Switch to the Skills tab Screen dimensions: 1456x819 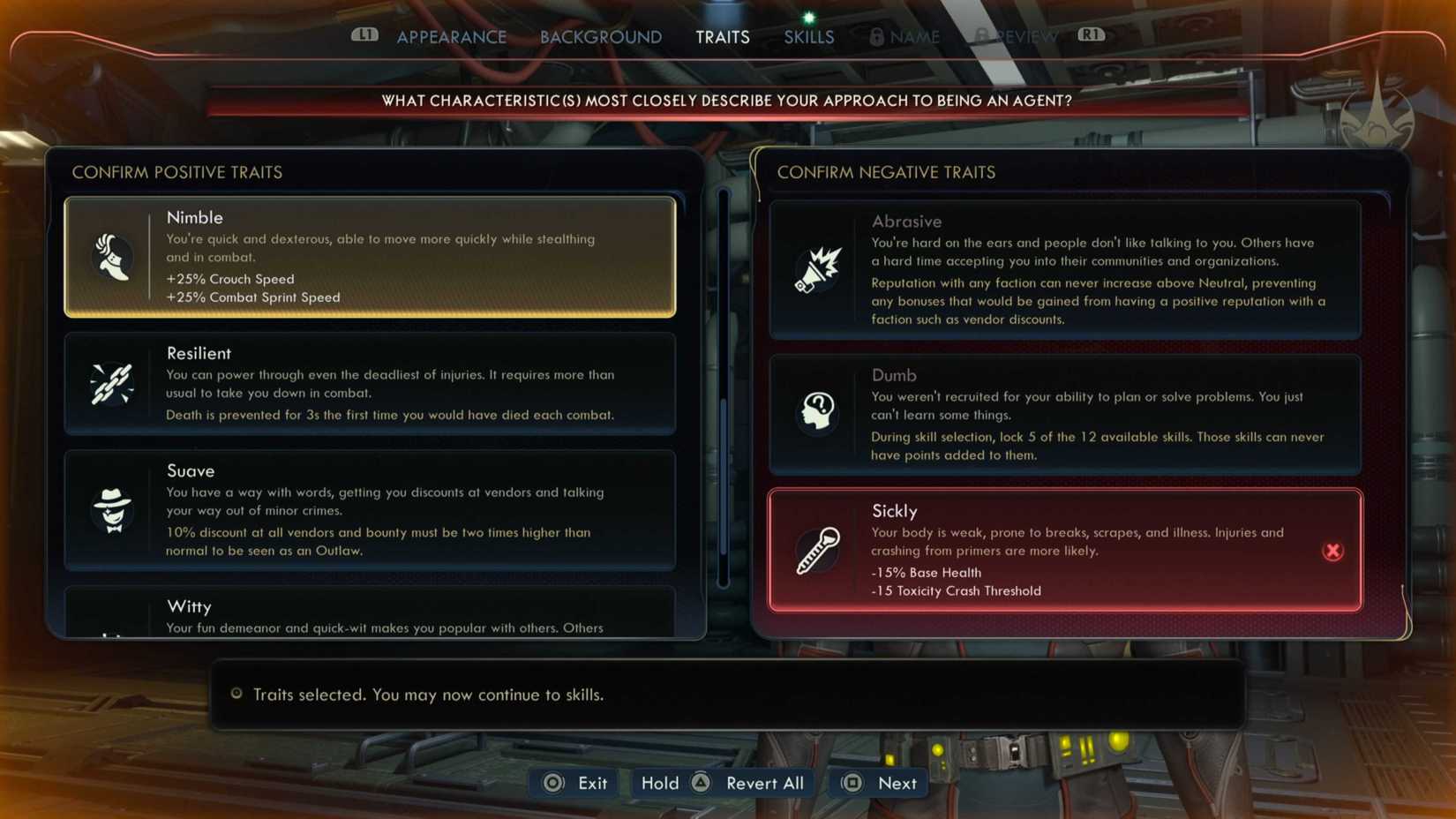[807, 36]
